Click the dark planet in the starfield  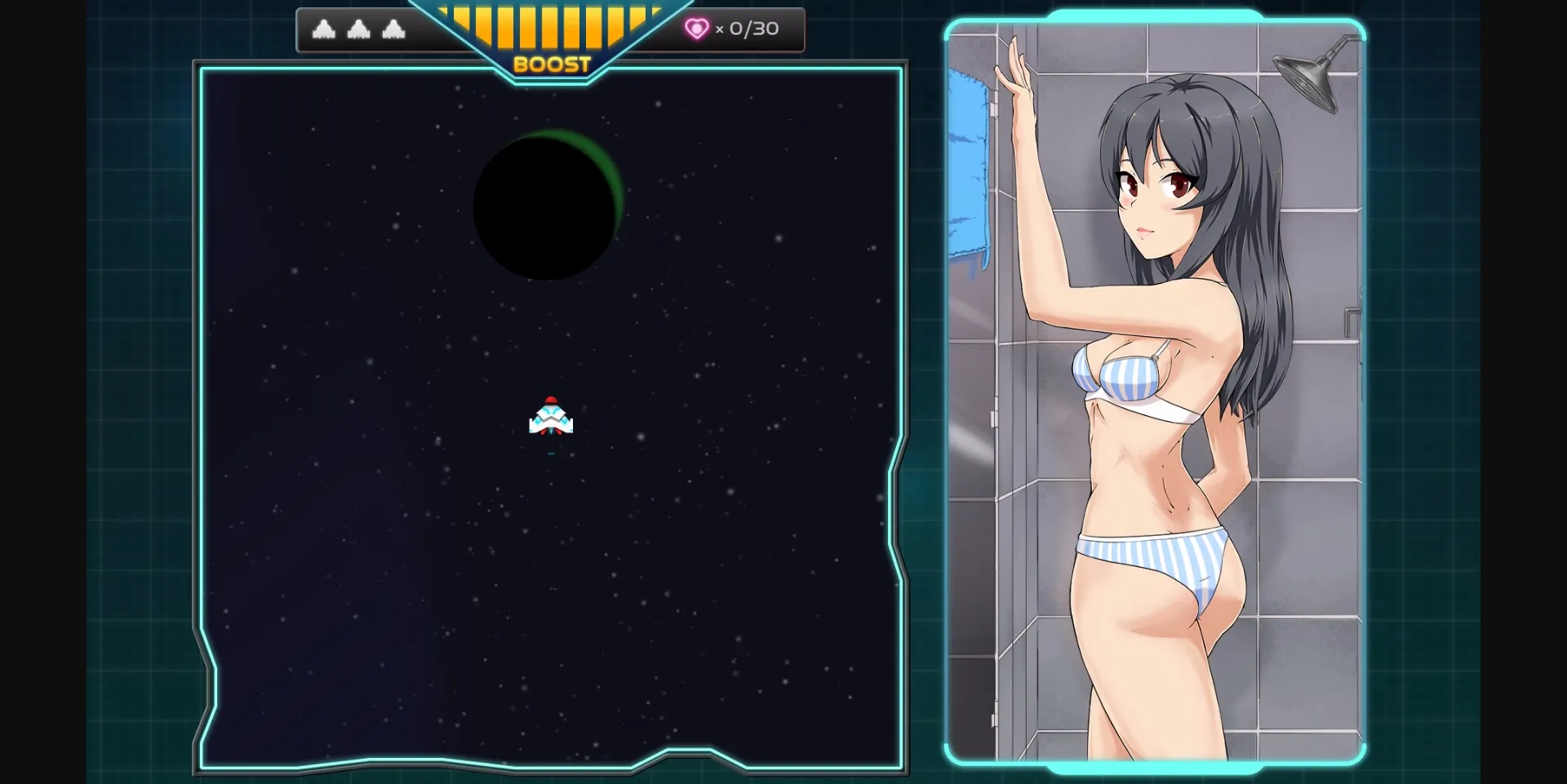point(545,206)
